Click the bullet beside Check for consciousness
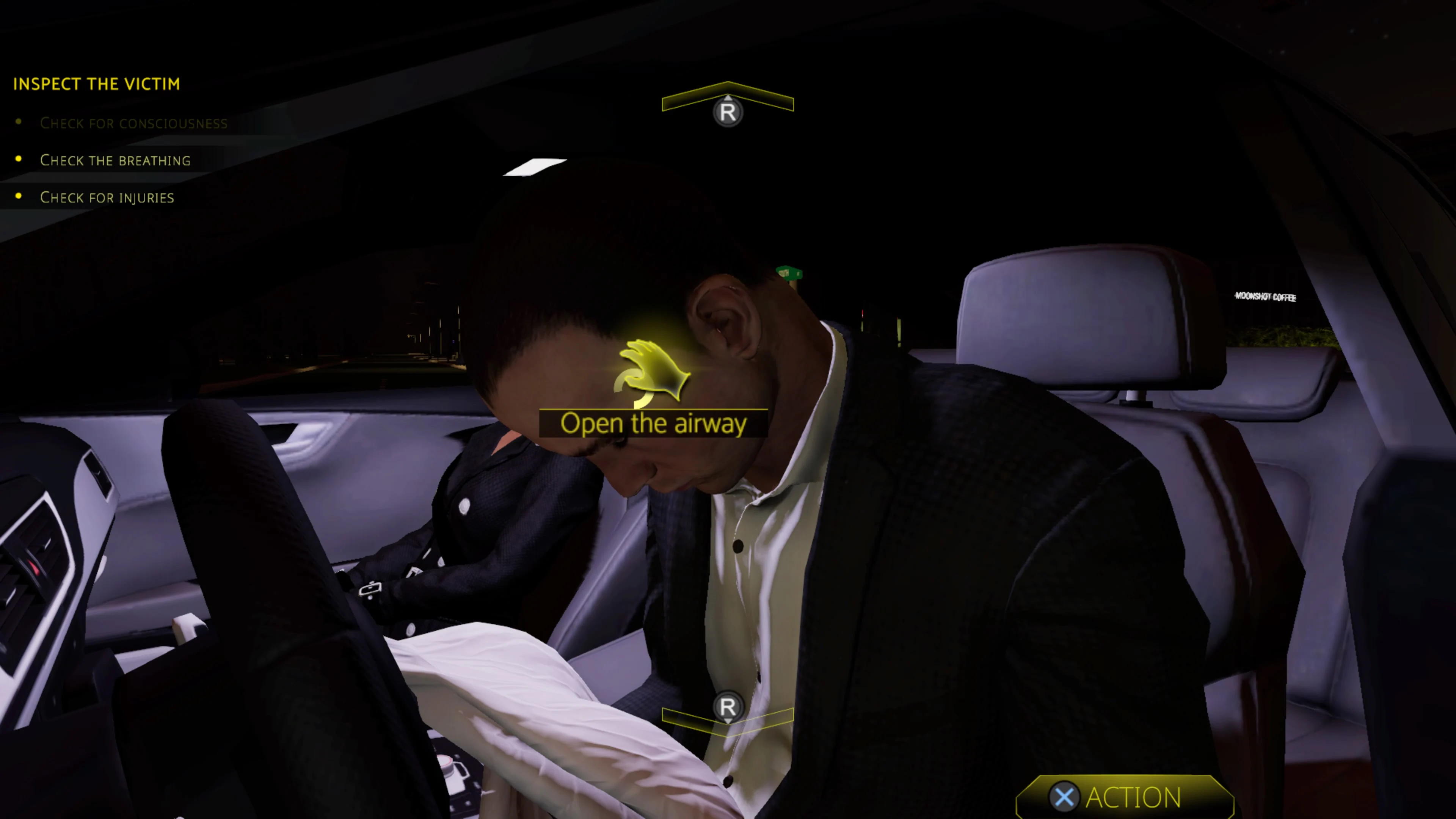 (x=19, y=122)
